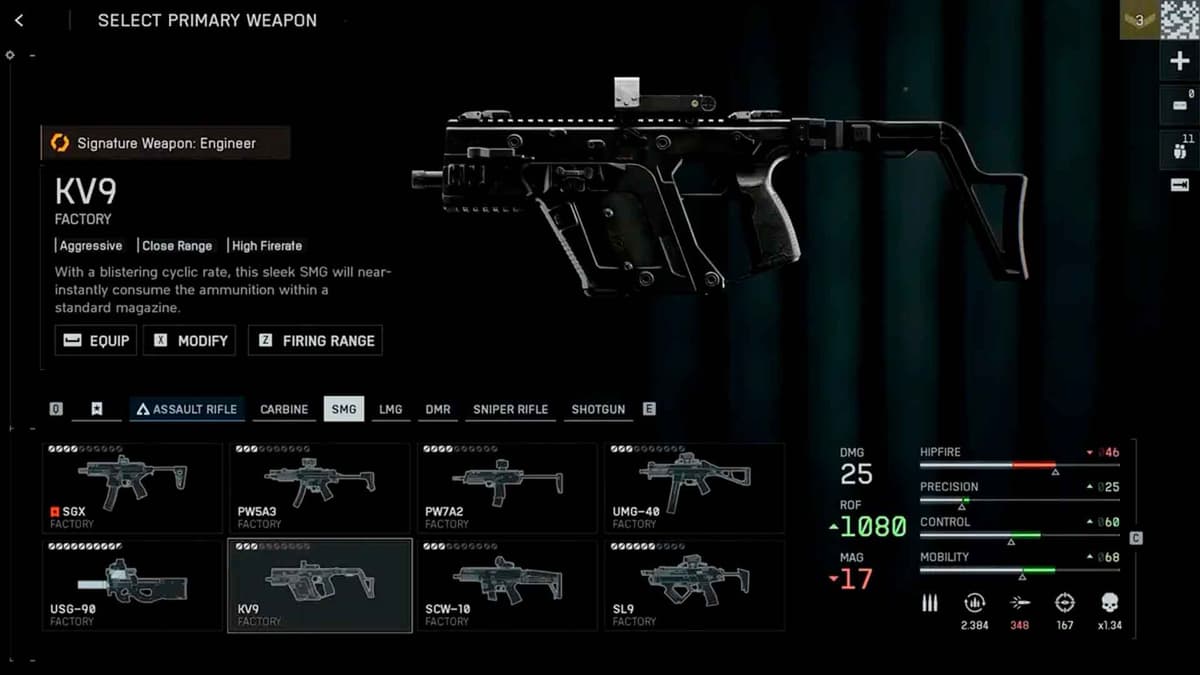Pick the SL9 weapon tile
1200x675 pixels.
694,585
